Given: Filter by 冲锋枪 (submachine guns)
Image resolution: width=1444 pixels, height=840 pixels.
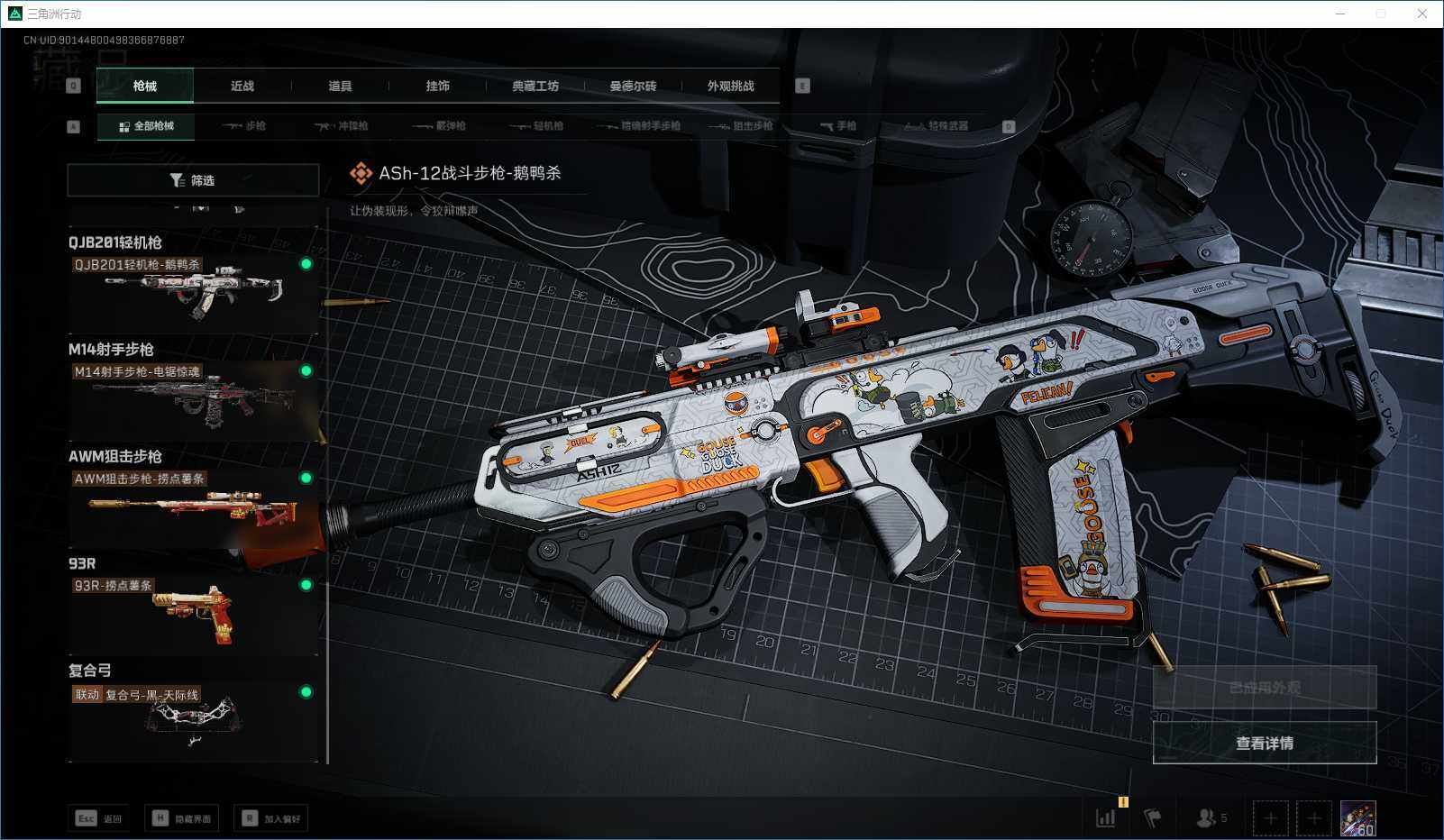Looking at the screenshot, I should click(x=341, y=126).
